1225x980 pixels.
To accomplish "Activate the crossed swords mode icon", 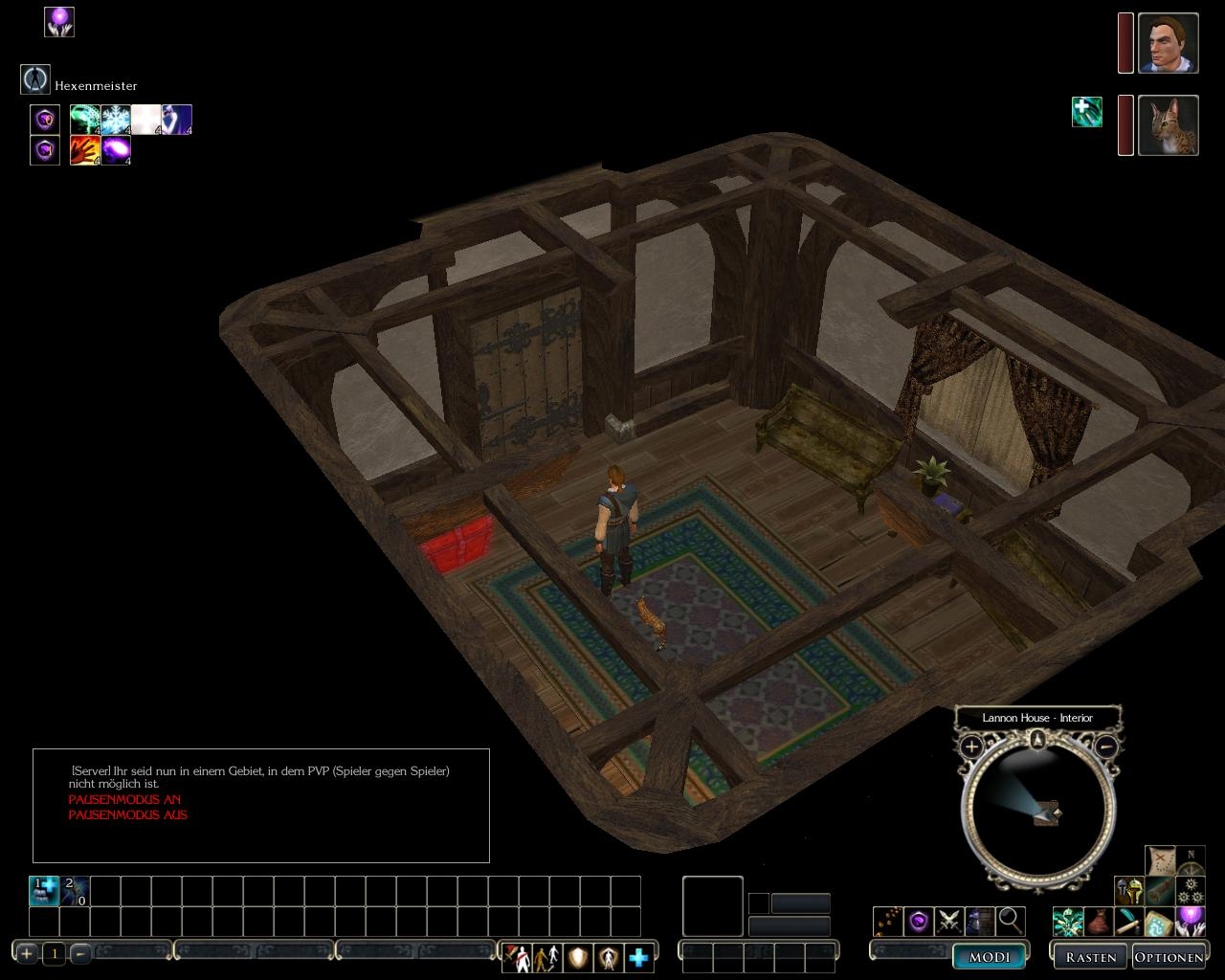I will 948,922.
